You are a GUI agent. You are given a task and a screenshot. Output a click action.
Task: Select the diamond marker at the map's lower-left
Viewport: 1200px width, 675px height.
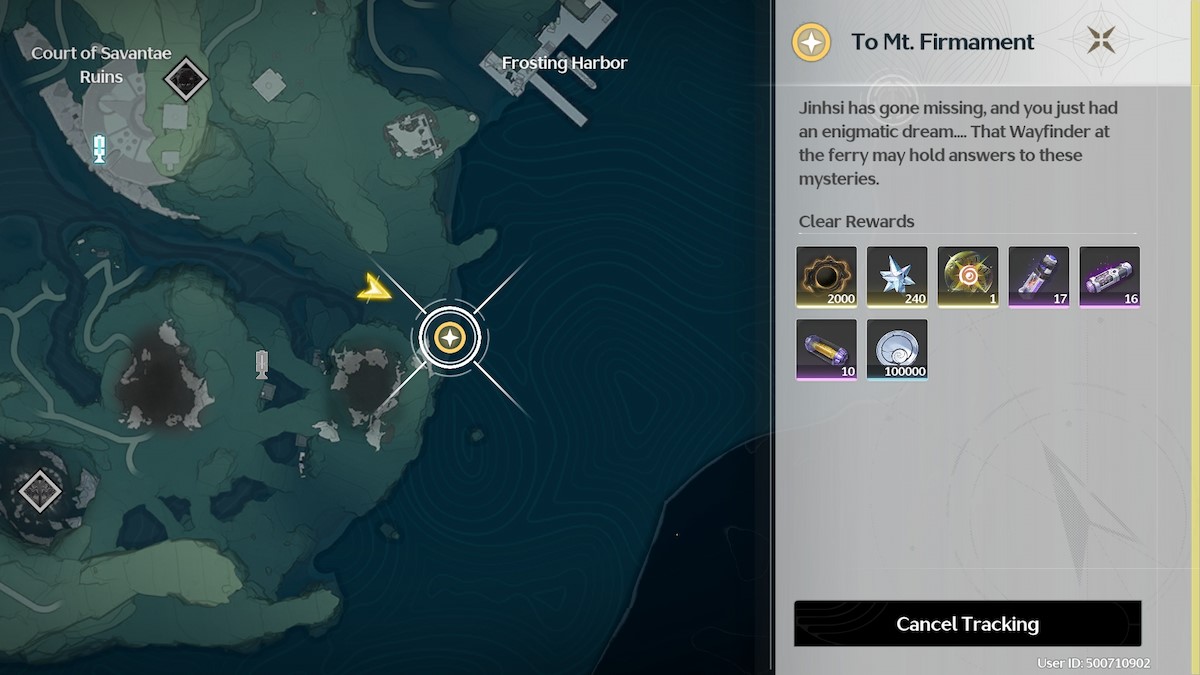[x=40, y=491]
